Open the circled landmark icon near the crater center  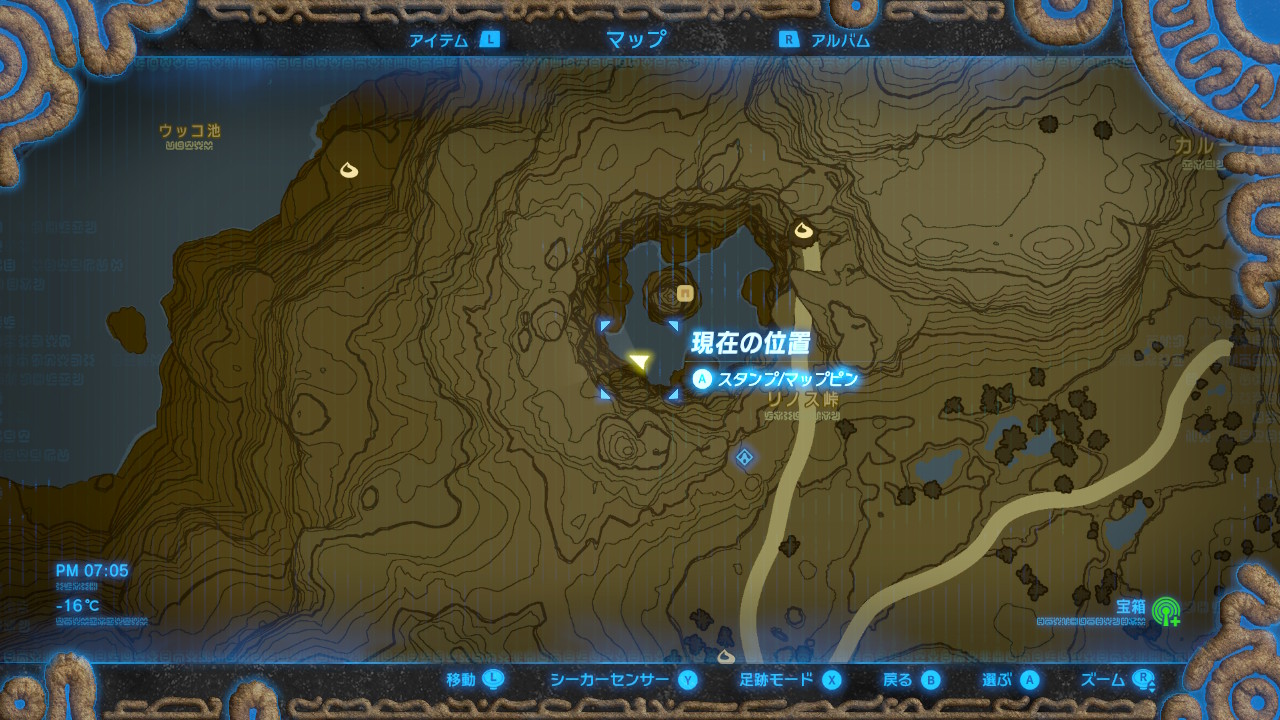pyautogui.click(x=683, y=295)
